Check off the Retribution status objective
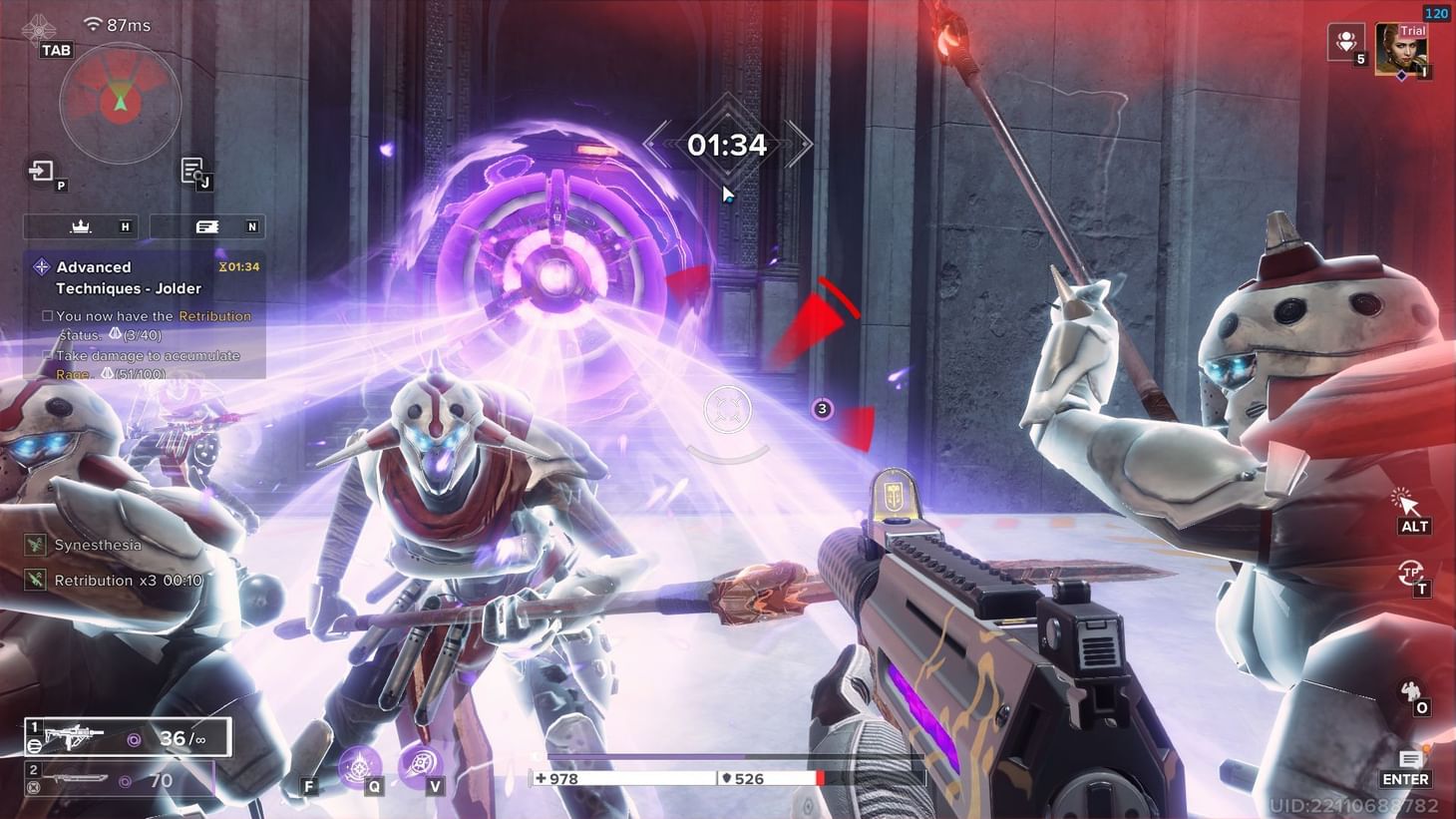Viewport: 1456px width, 819px height. (46, 315)
